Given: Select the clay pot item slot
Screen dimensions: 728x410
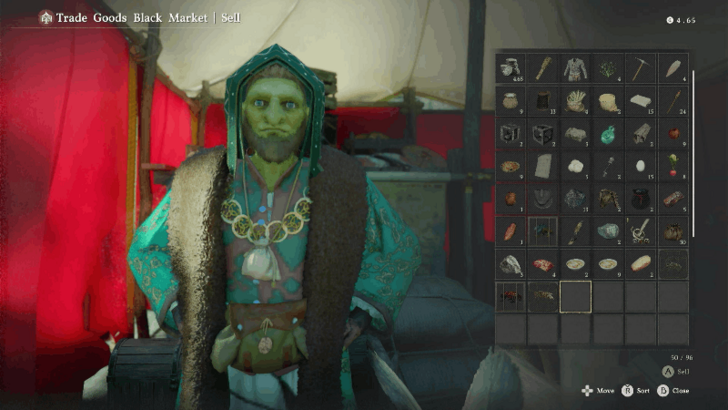Looking at the screenshot, I should tap(510, 101).
